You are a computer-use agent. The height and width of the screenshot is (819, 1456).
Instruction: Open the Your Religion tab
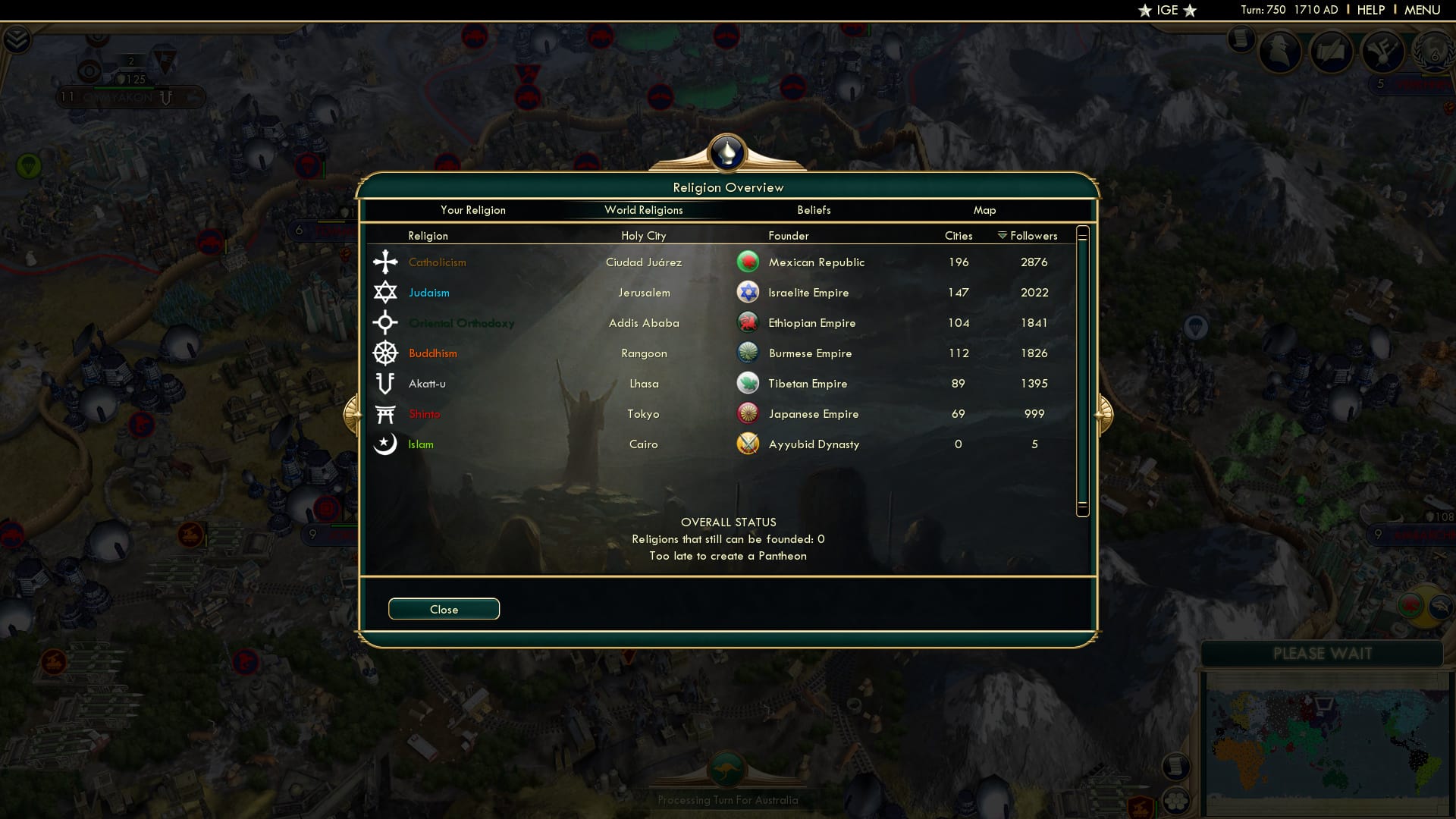coord(473,210)
